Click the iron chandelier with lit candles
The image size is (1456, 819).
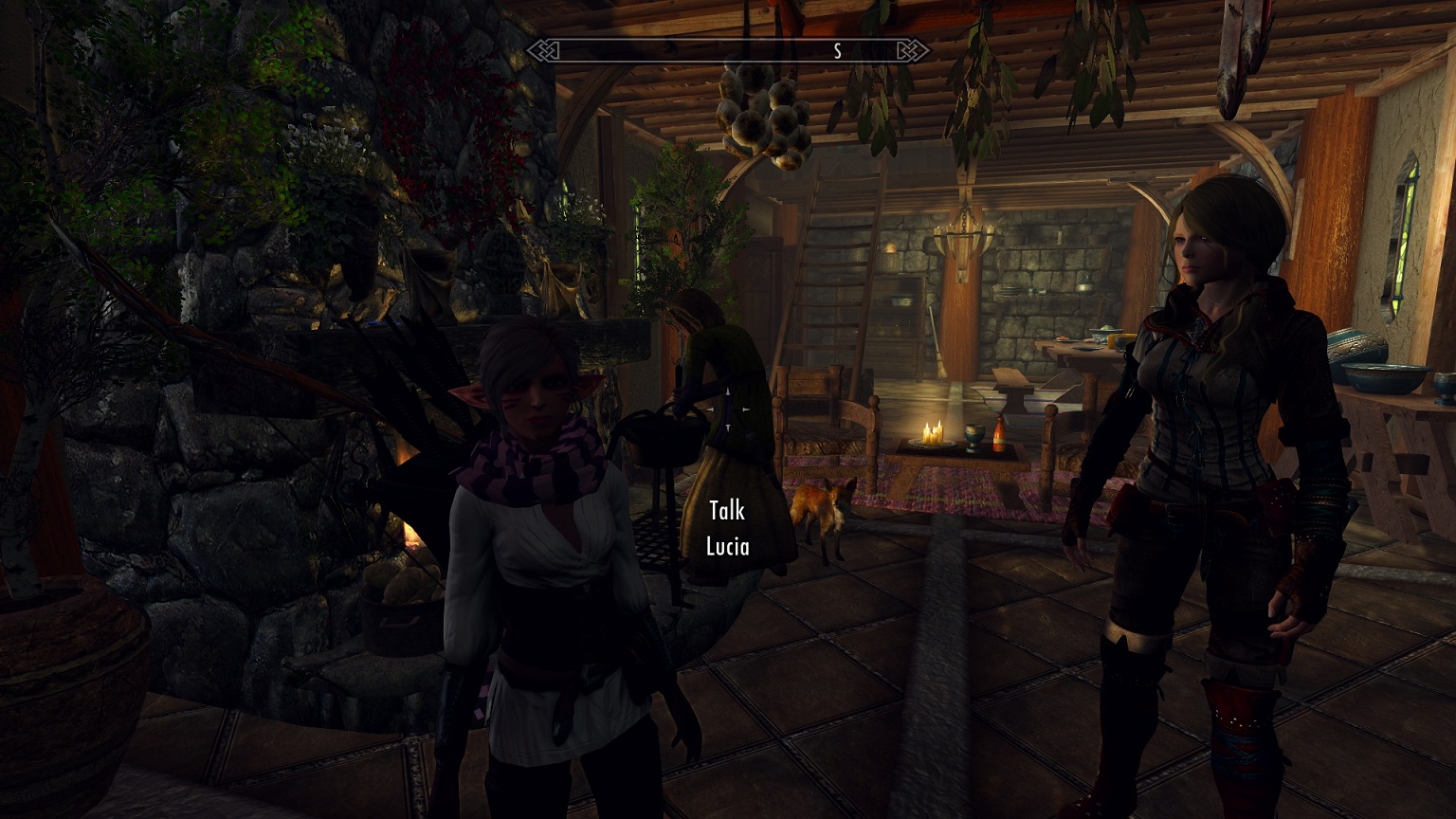964,240
